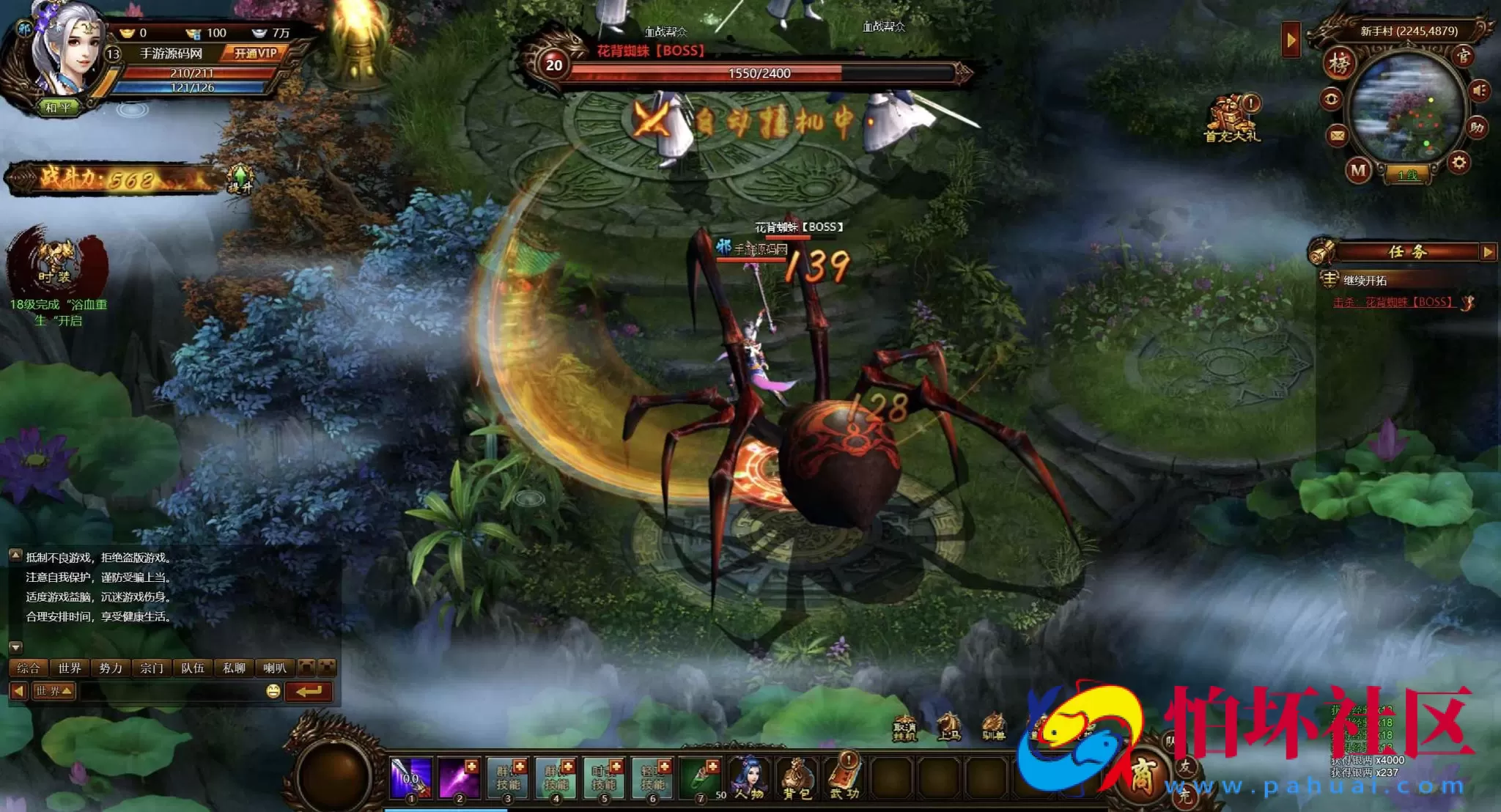Click the 击杀 花背蜘蛛 quest link
The width and height of the screenshot is (1501, 812).
1393,302
